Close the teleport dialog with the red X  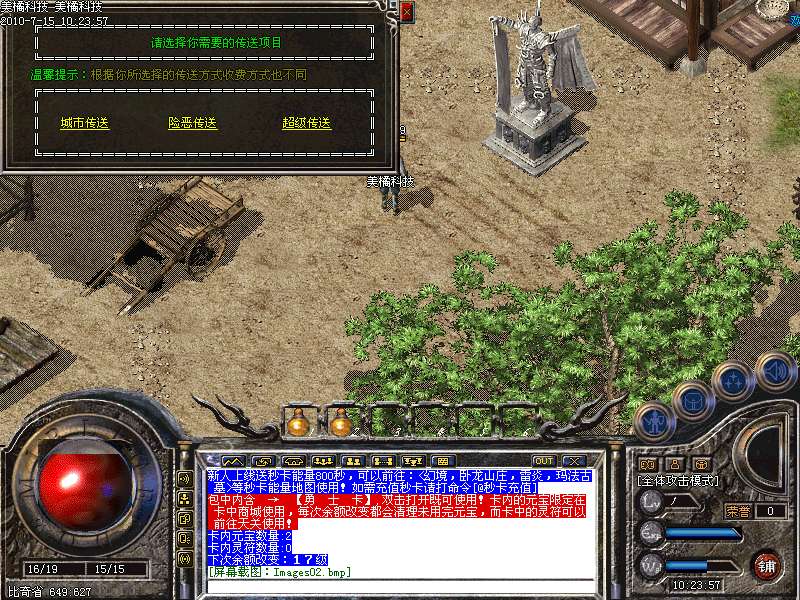(406, 11)
